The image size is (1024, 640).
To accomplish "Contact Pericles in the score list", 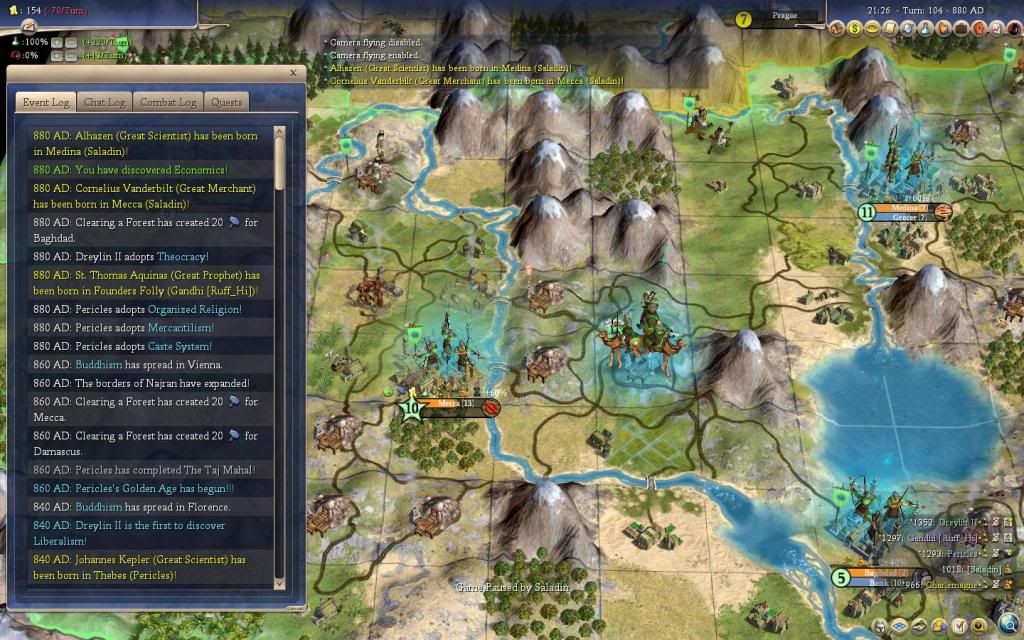I will [x=960, y=553].
